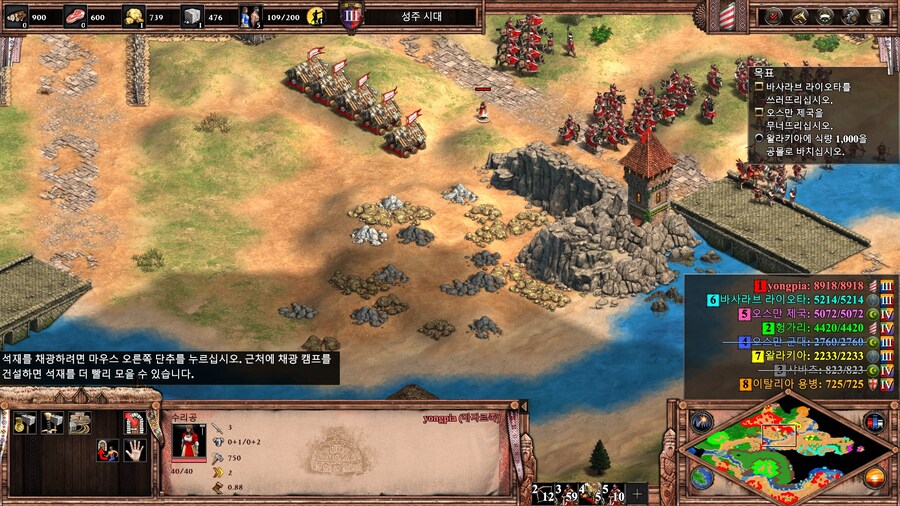Add a new control group with plus button
900x506 pixels.
pyautogui.click(x=637, y=493)
